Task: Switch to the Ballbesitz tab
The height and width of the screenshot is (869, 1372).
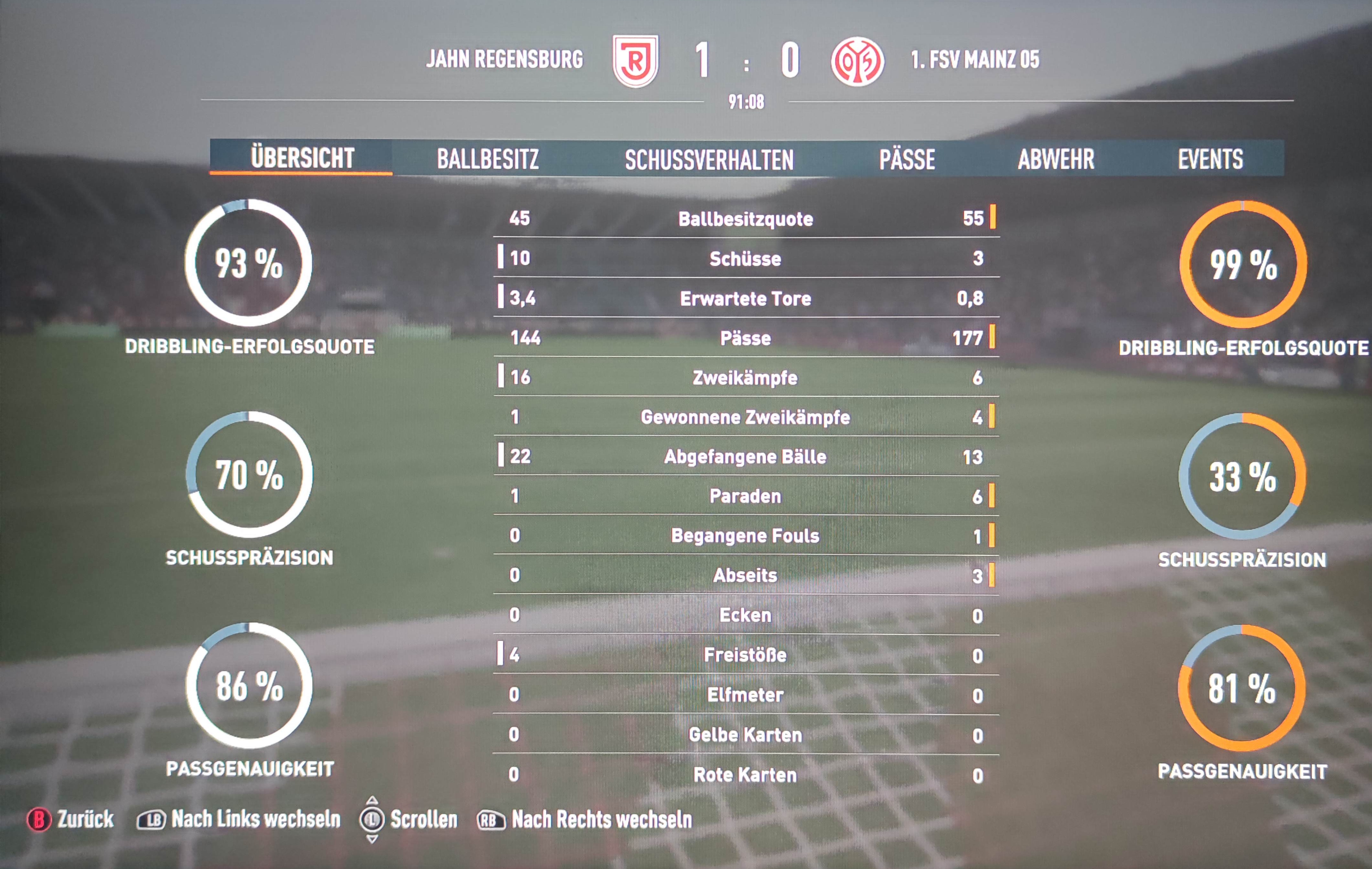Action: click(x=488, y=159)
